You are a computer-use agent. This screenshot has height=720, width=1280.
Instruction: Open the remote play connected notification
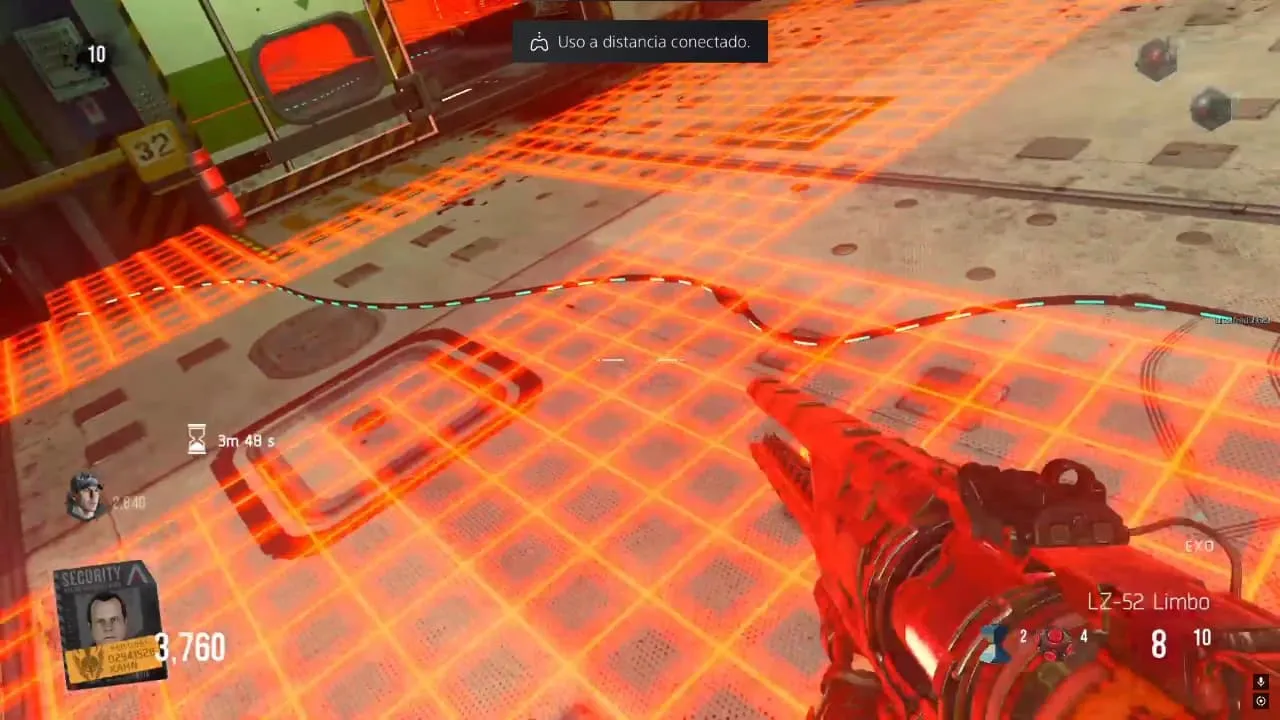tap(640, 42)
